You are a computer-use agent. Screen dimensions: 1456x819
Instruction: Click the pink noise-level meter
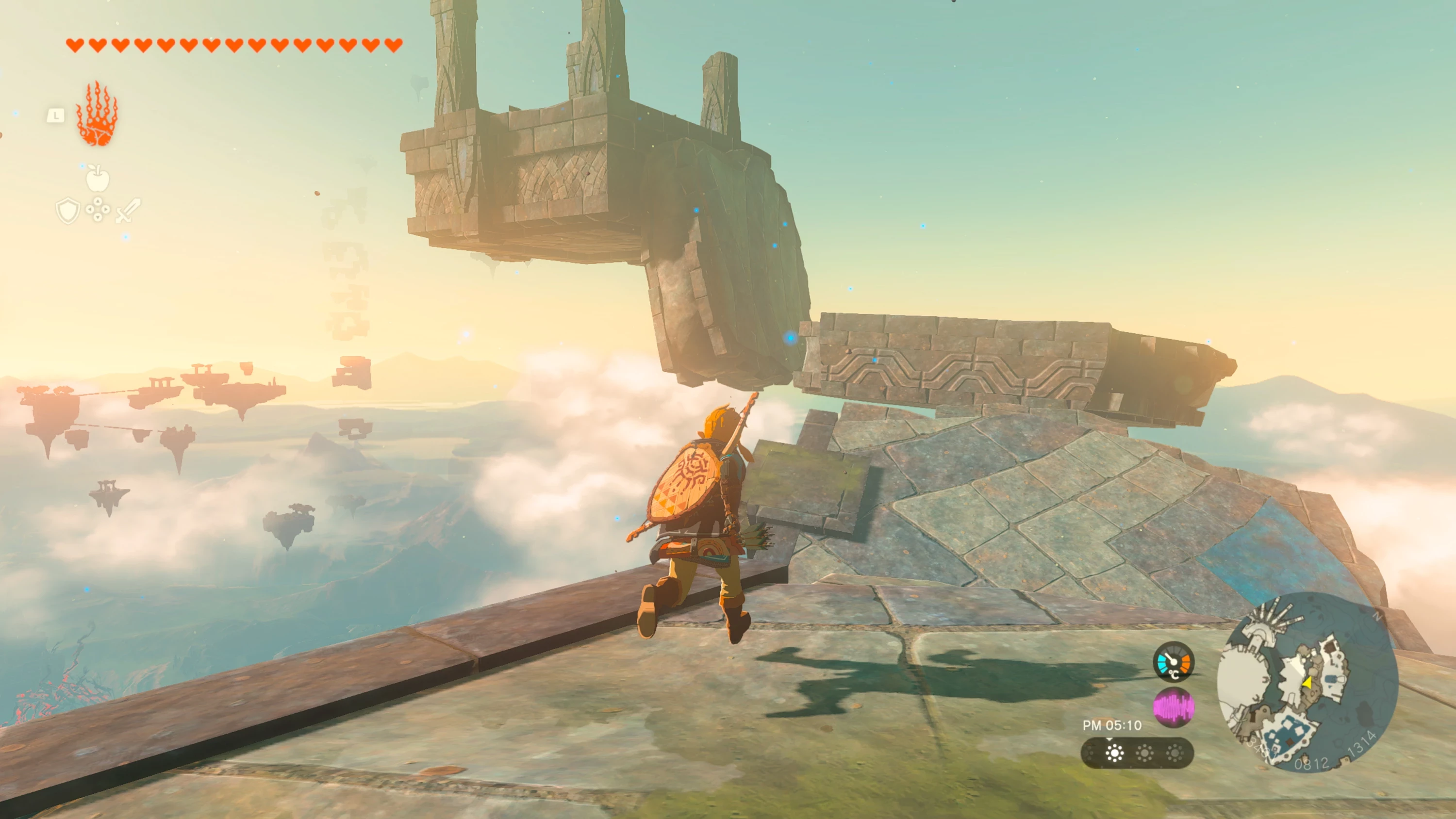1175,708
